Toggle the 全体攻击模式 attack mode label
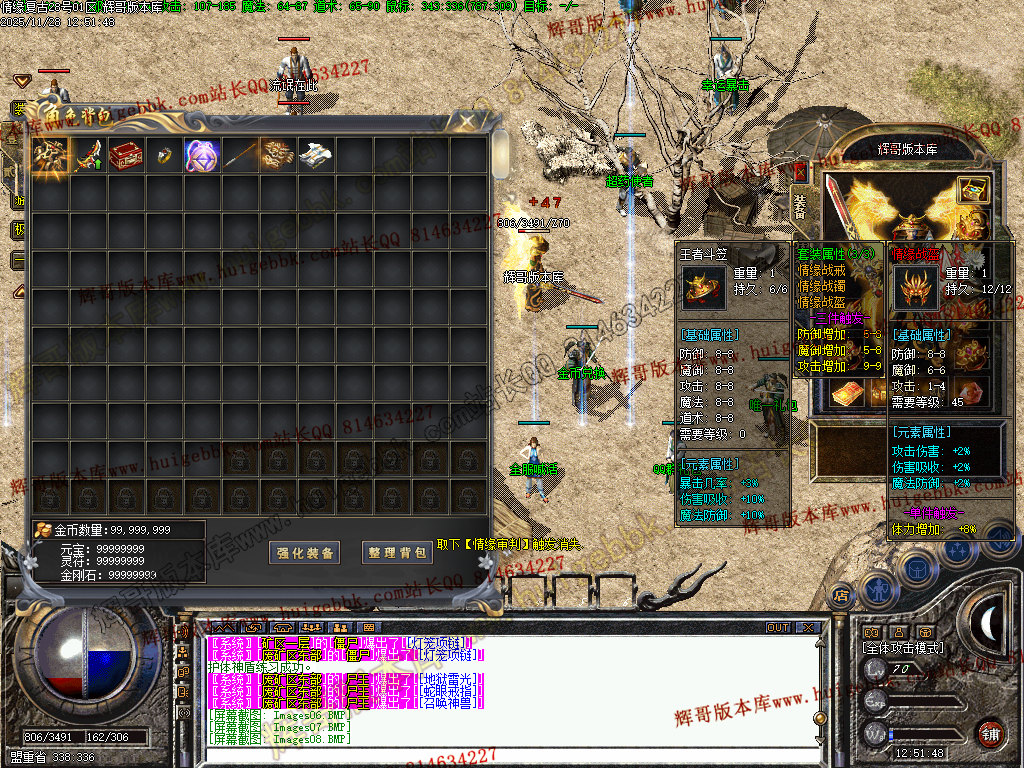 (x=903, y=648)
